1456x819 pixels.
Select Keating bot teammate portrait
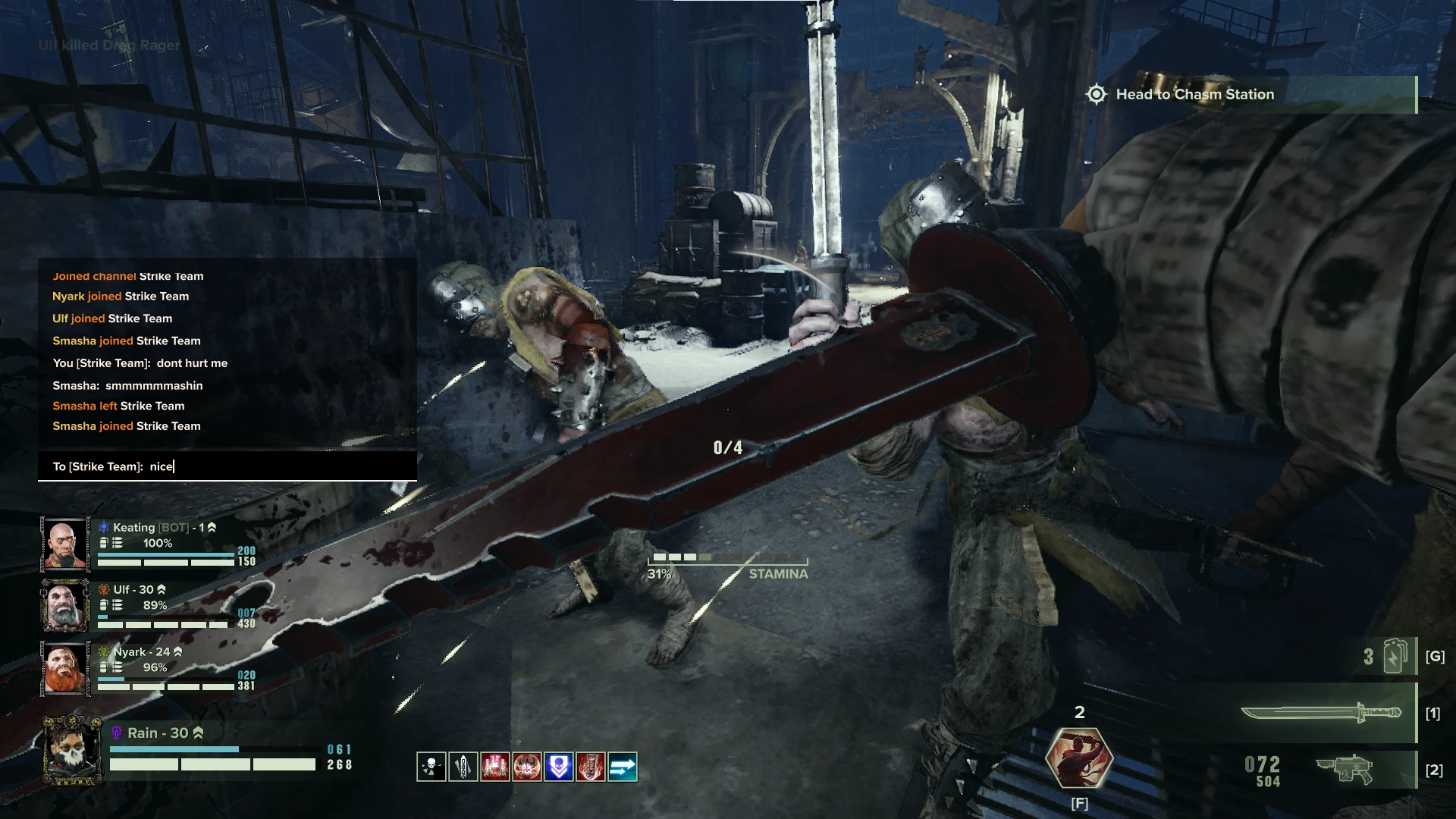(64, 544)
